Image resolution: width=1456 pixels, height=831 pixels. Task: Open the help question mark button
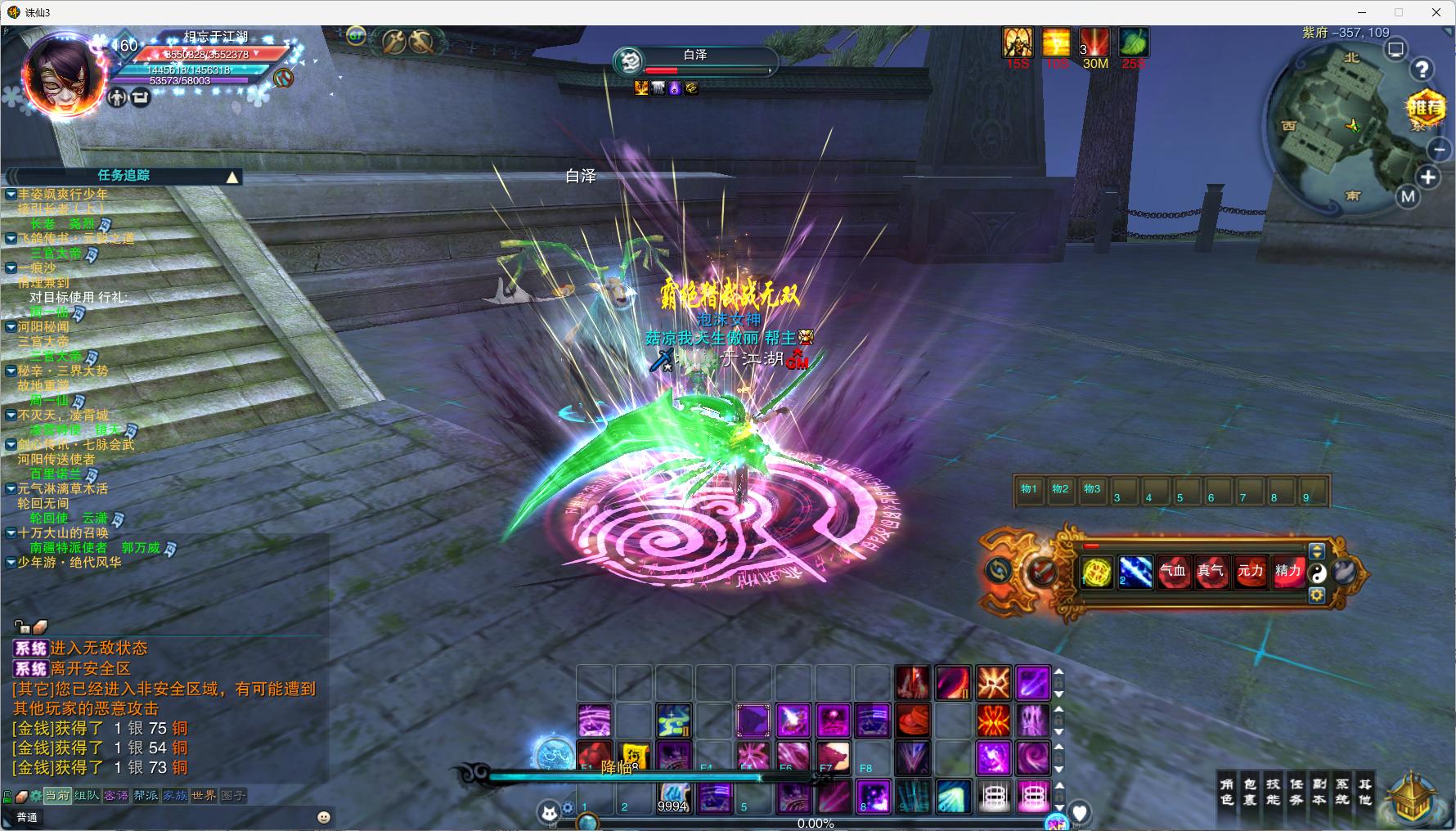coord(1422,70)
